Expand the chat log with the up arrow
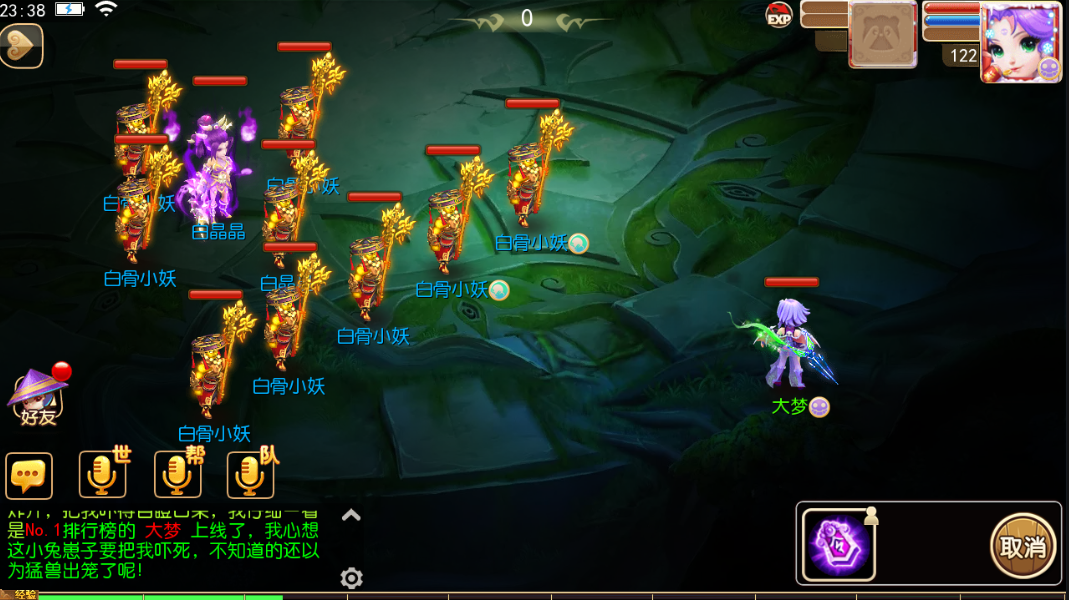 pyautogui.click(x=351, y=515)
